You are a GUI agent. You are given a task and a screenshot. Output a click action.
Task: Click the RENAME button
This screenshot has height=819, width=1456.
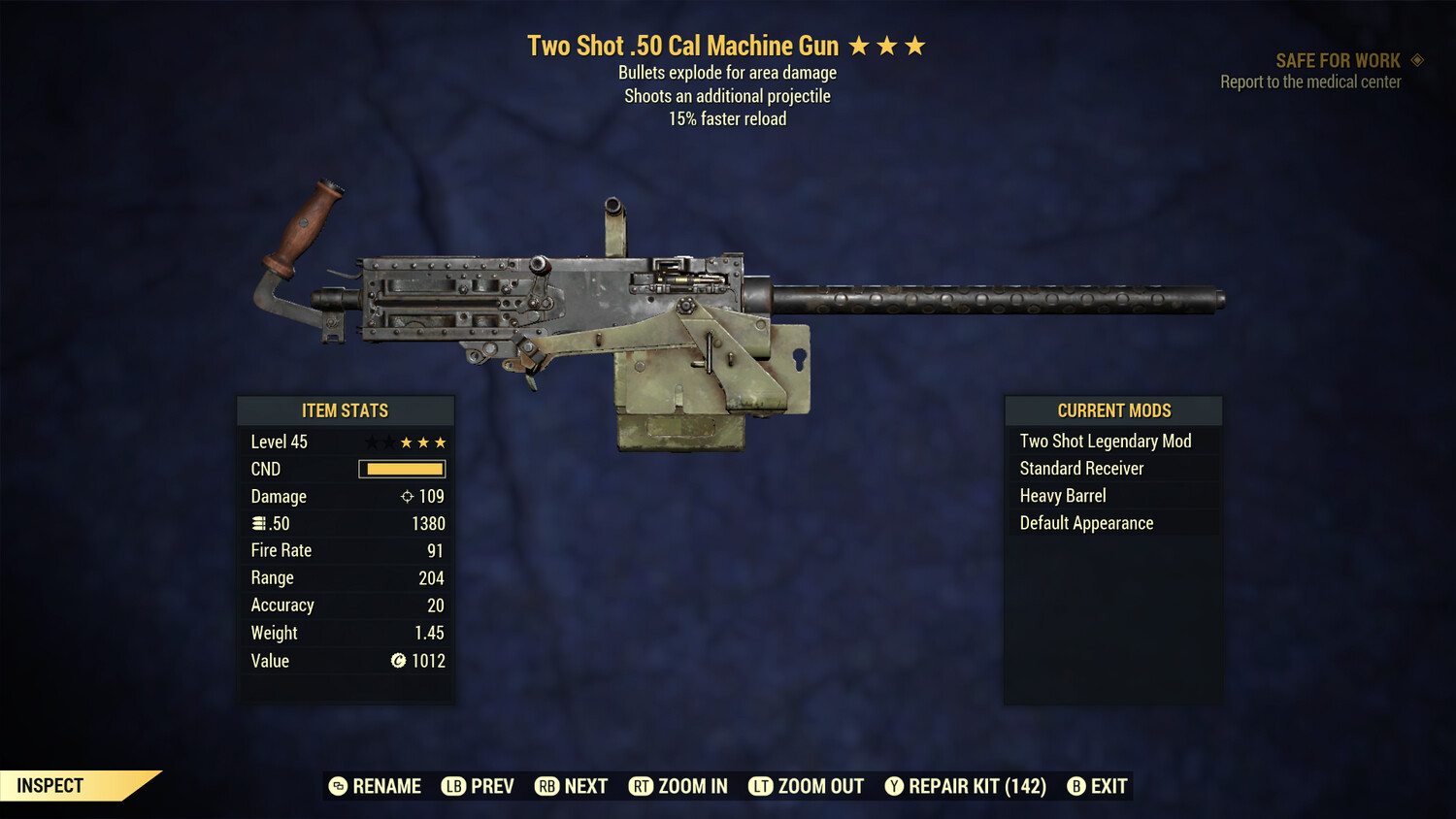pyautogui.click(x=378, y=786)
